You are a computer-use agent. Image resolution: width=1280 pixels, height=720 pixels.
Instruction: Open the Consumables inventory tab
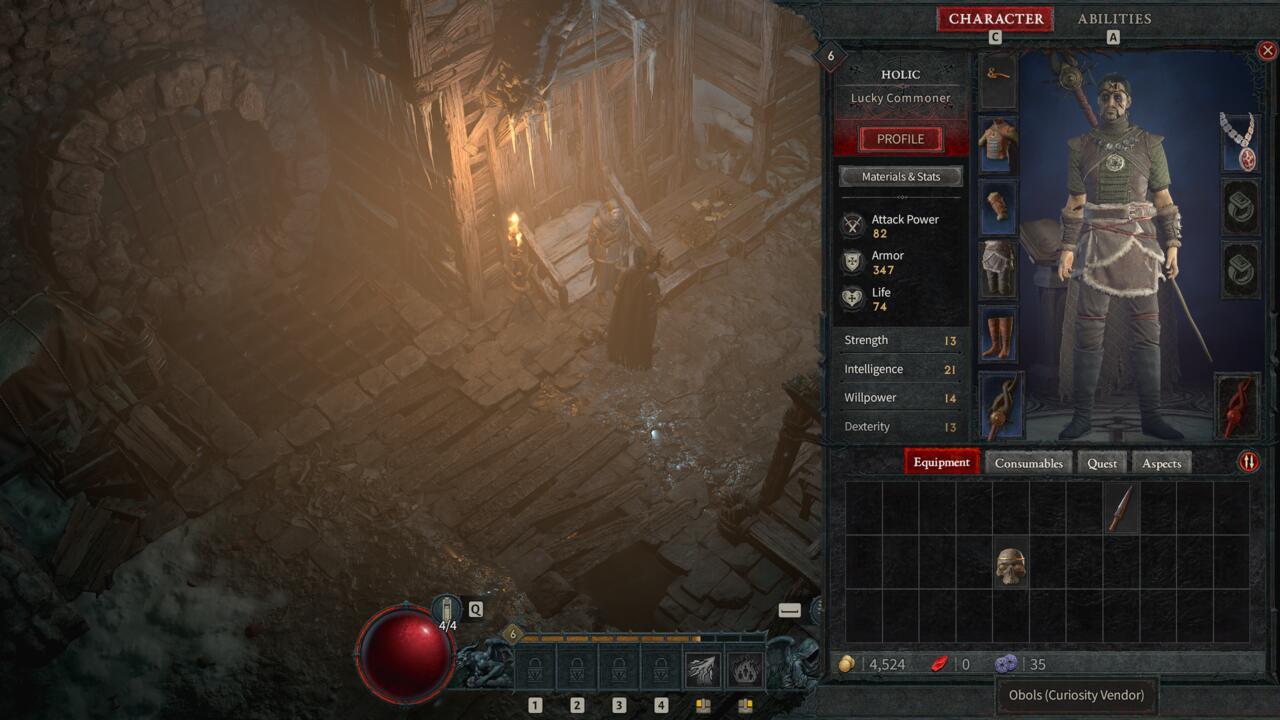pyautogui.click(x=1028, y=462)
